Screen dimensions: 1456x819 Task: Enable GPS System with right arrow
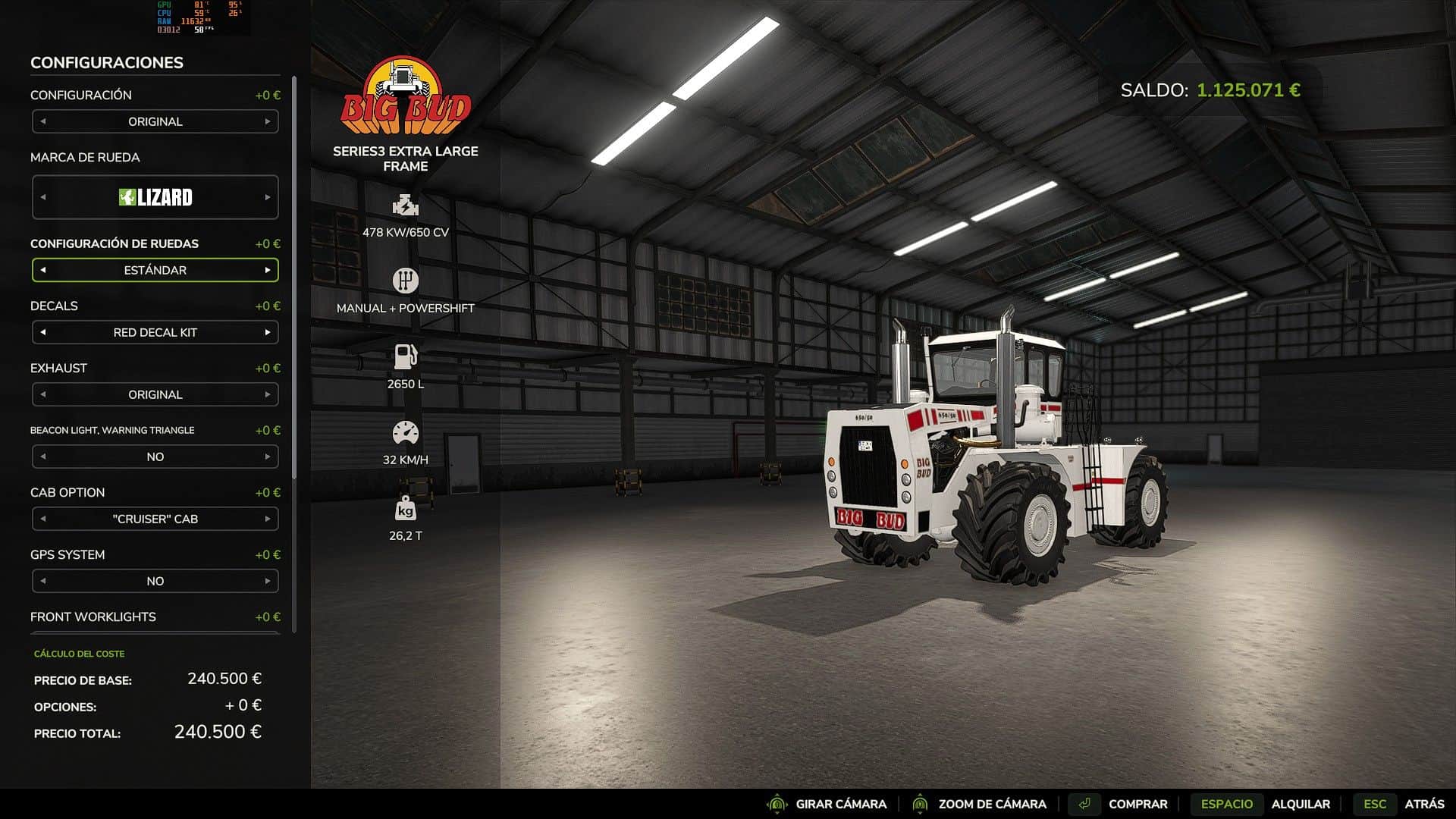(268, 581)
